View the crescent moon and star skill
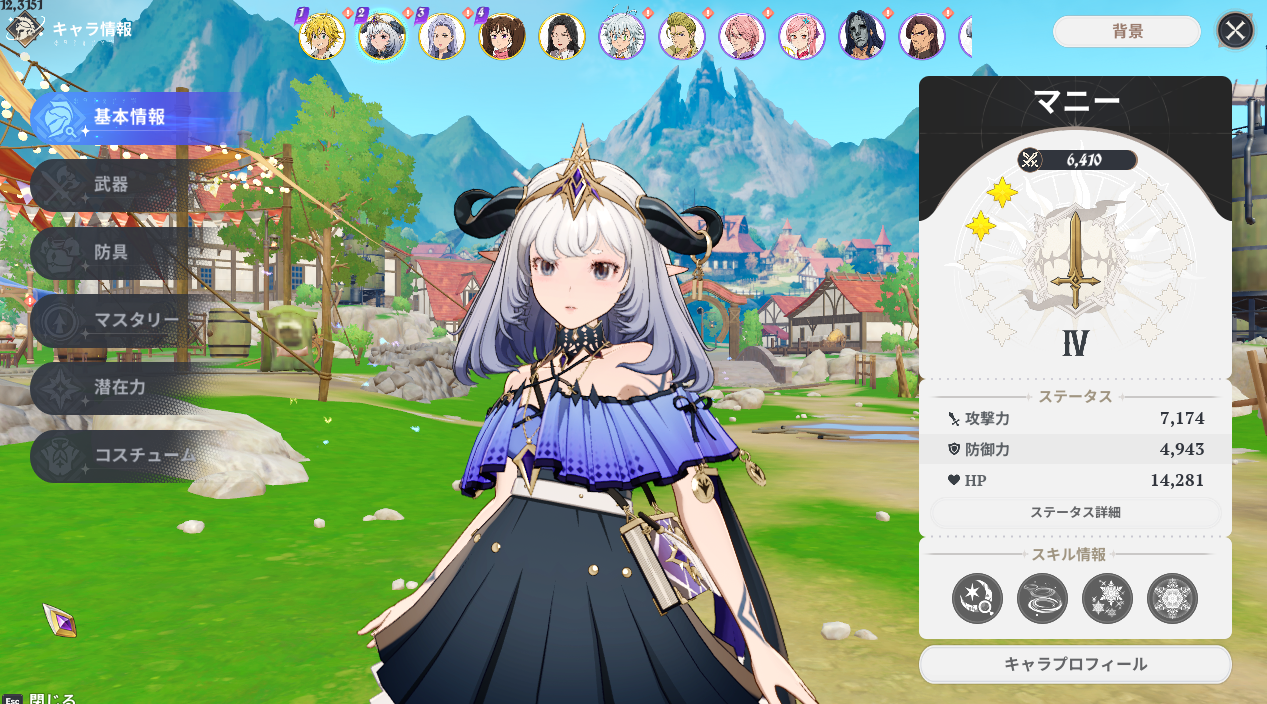The height and width of the screenshot is (704, 1267). pos(977,599)
